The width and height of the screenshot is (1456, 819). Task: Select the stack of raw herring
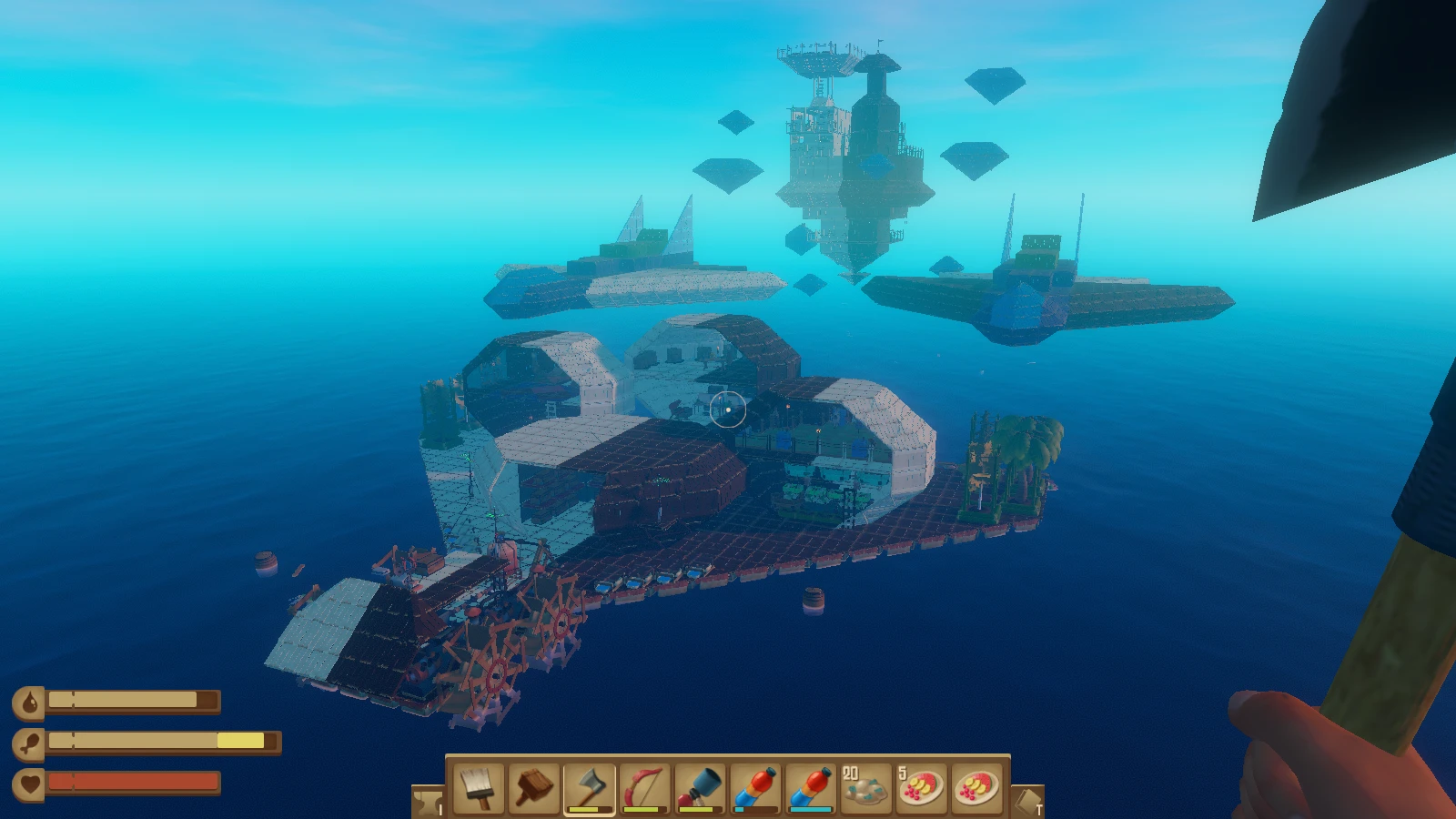[x=864, y=790]
